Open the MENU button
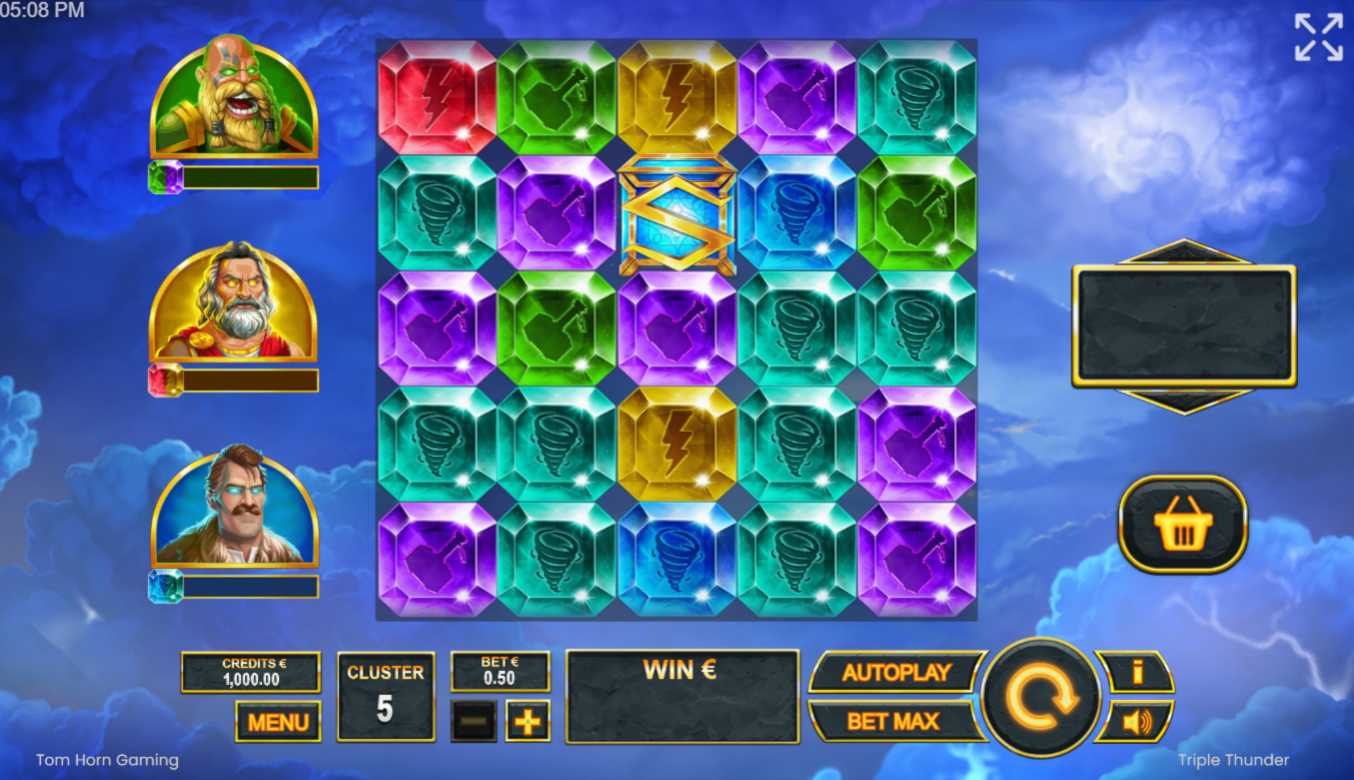Viewport: 1354px width, 780px height. (278, 721)
